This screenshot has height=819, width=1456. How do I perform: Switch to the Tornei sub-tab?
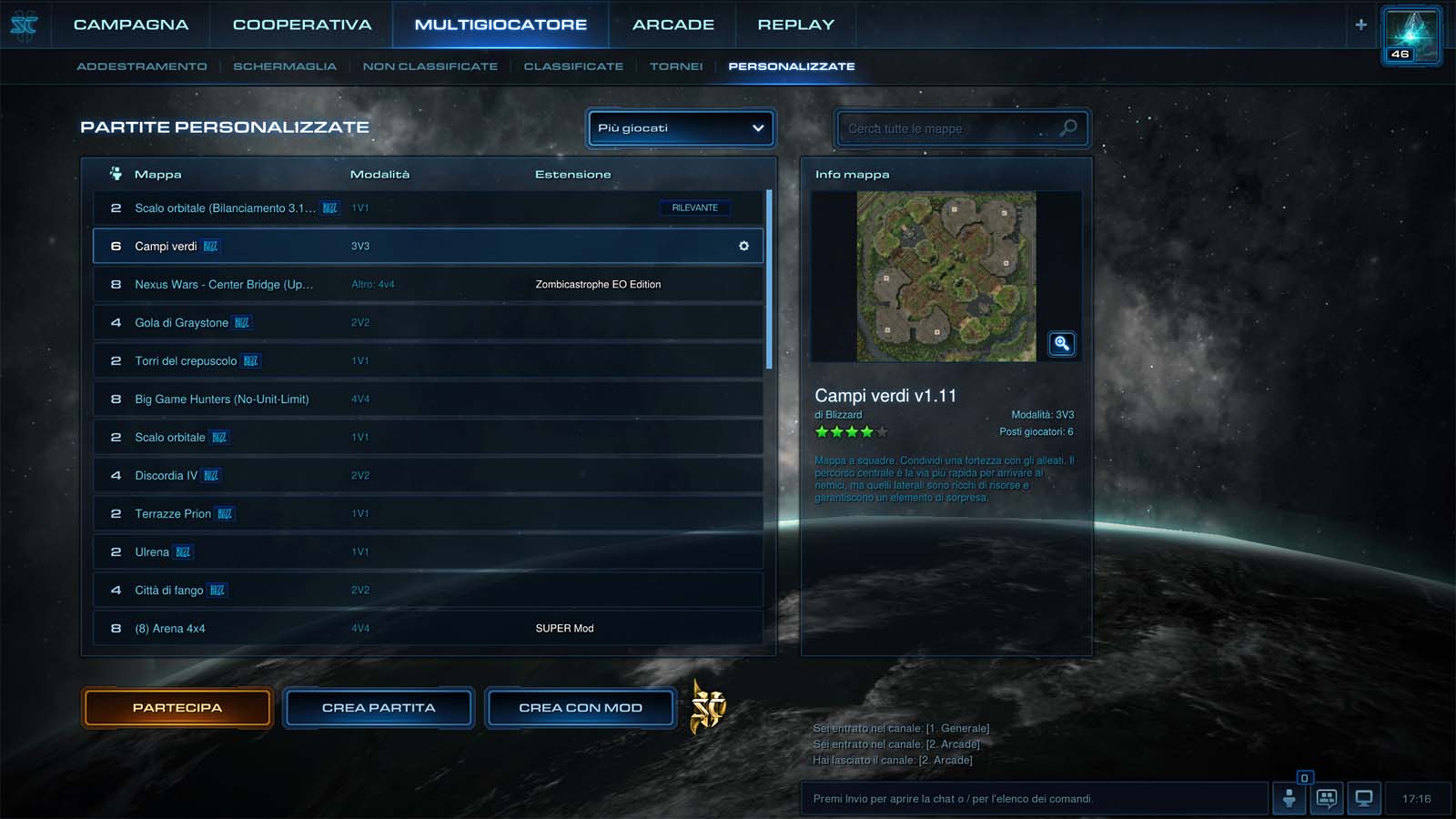(x=676, y=66)
